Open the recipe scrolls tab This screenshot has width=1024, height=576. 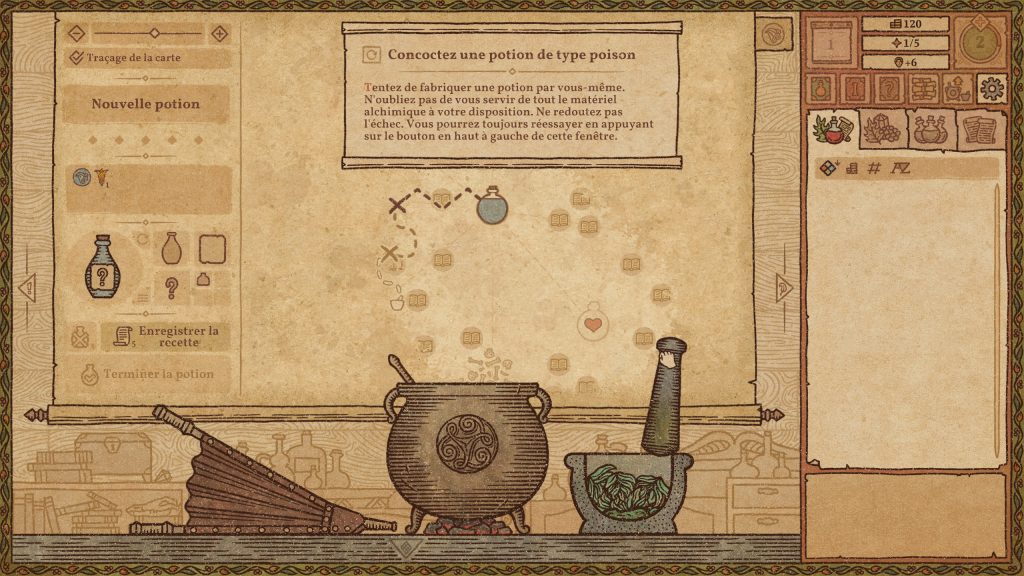tap(981, 129)
